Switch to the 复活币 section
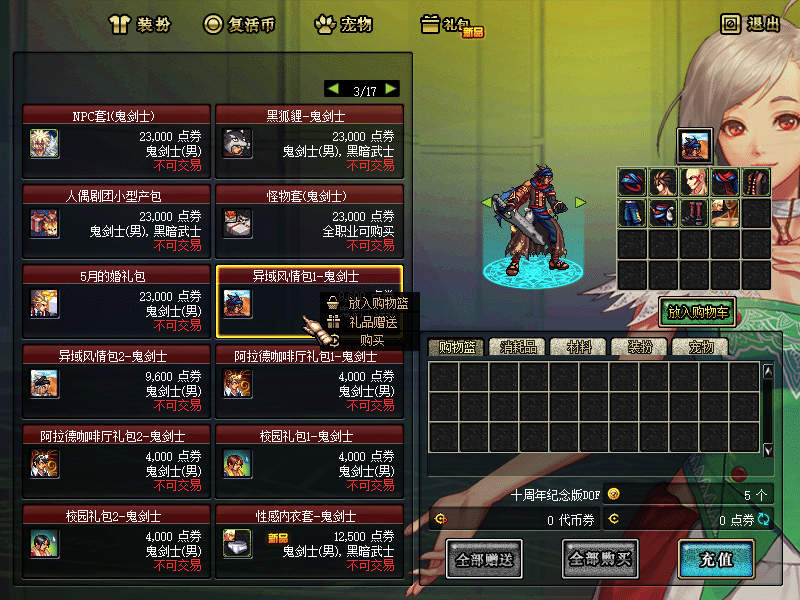This screenshot has width=800, height=600. pos(240,24)
